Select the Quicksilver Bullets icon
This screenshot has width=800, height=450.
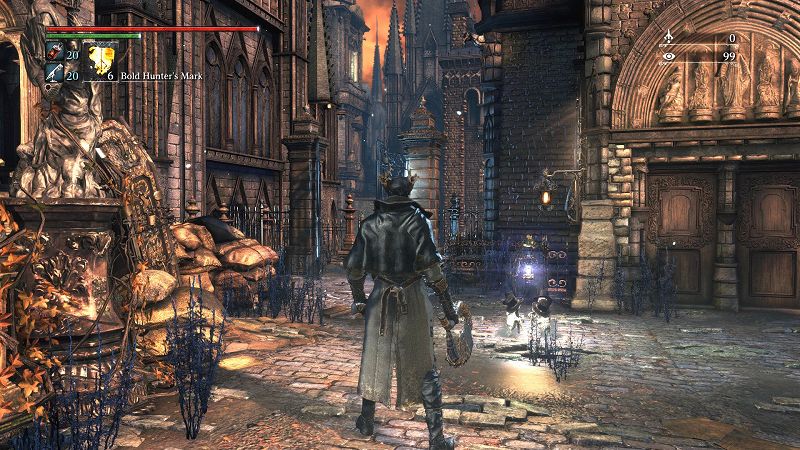pos(54,72)
